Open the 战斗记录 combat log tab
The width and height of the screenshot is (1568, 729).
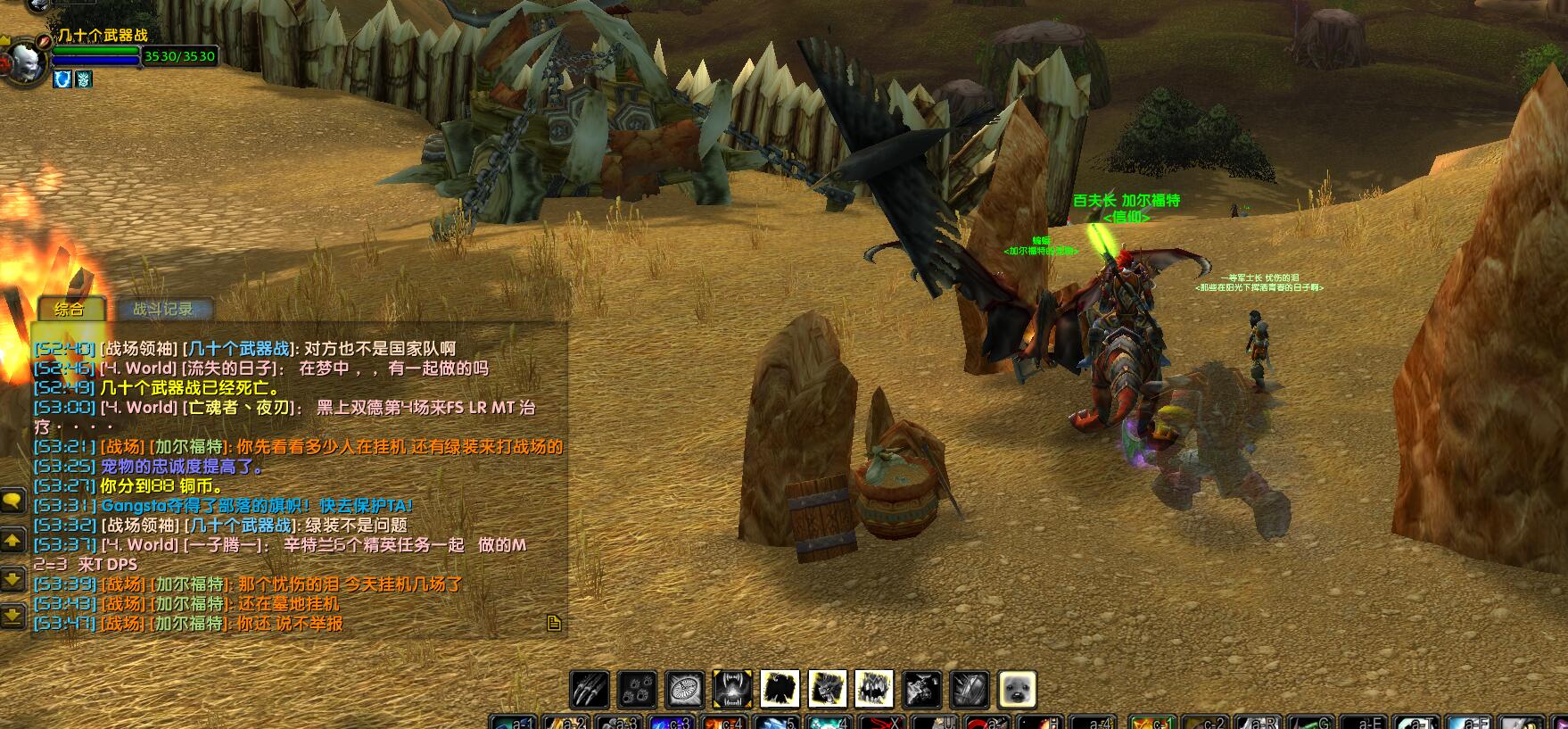(162, 310)
